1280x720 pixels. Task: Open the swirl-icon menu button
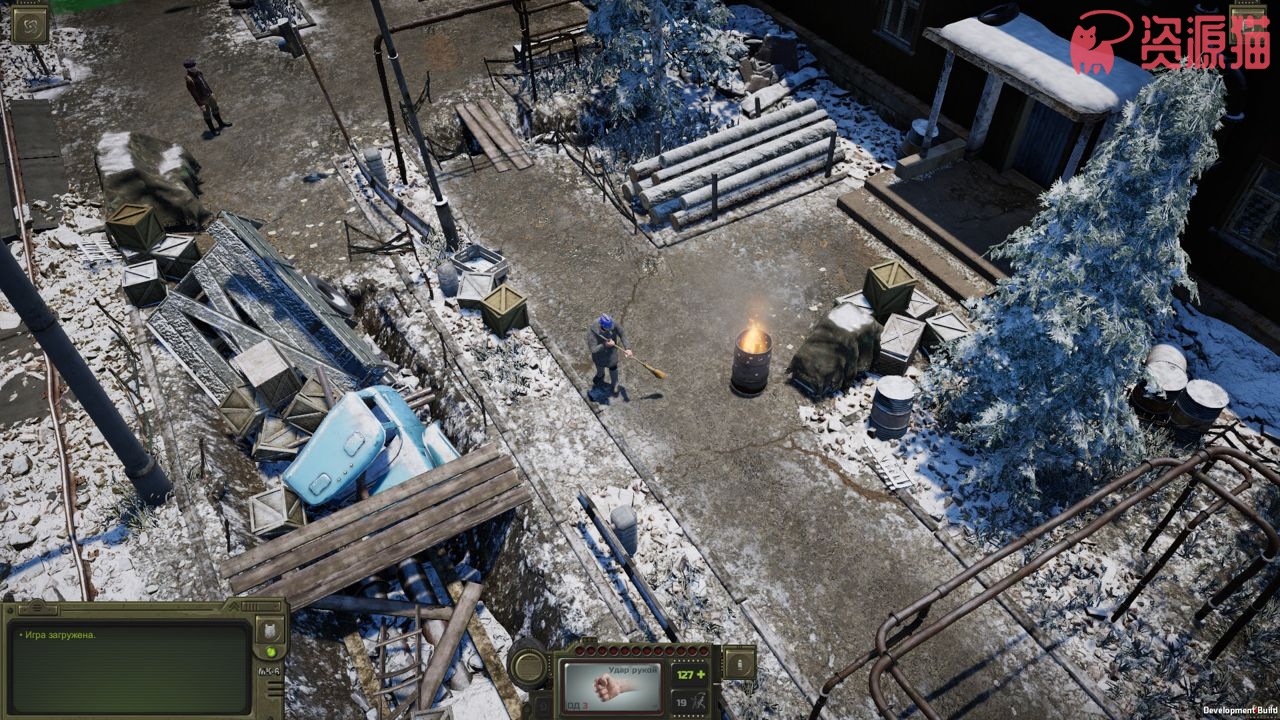pos(29,23)
